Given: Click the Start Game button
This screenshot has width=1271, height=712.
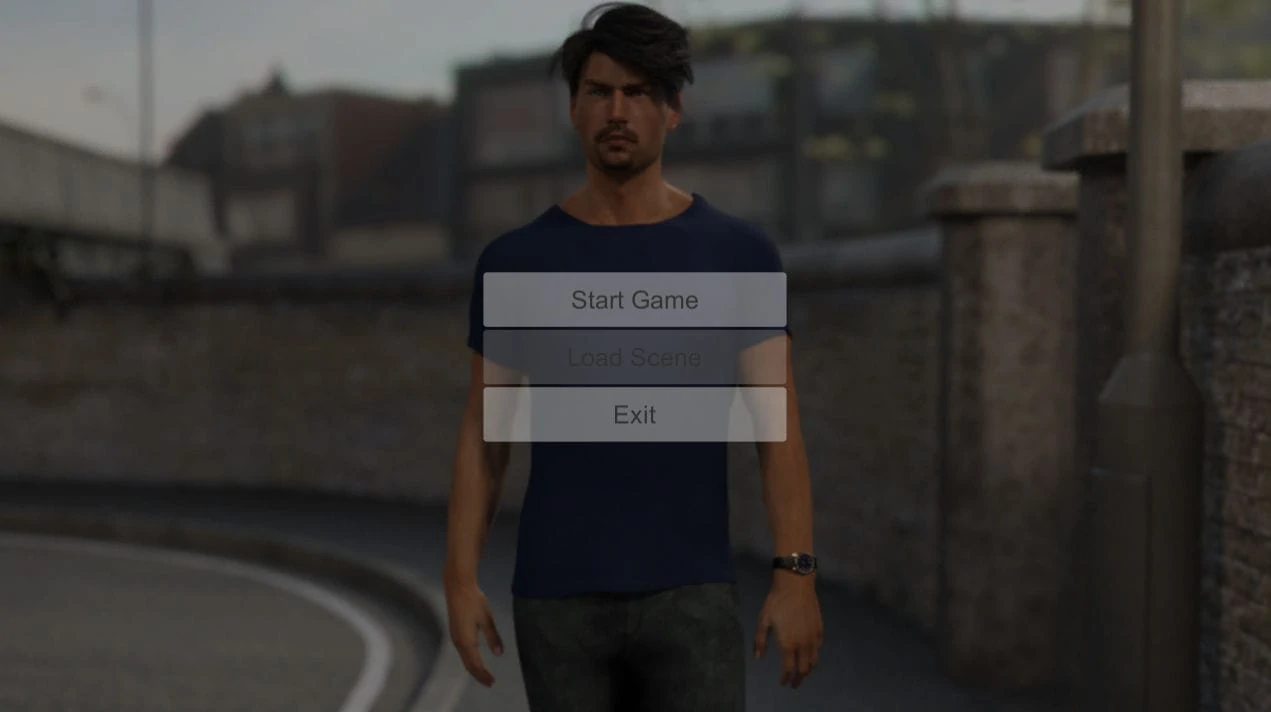Looking at the screenshot, I should pyautogui.click(x=634, y=300).
